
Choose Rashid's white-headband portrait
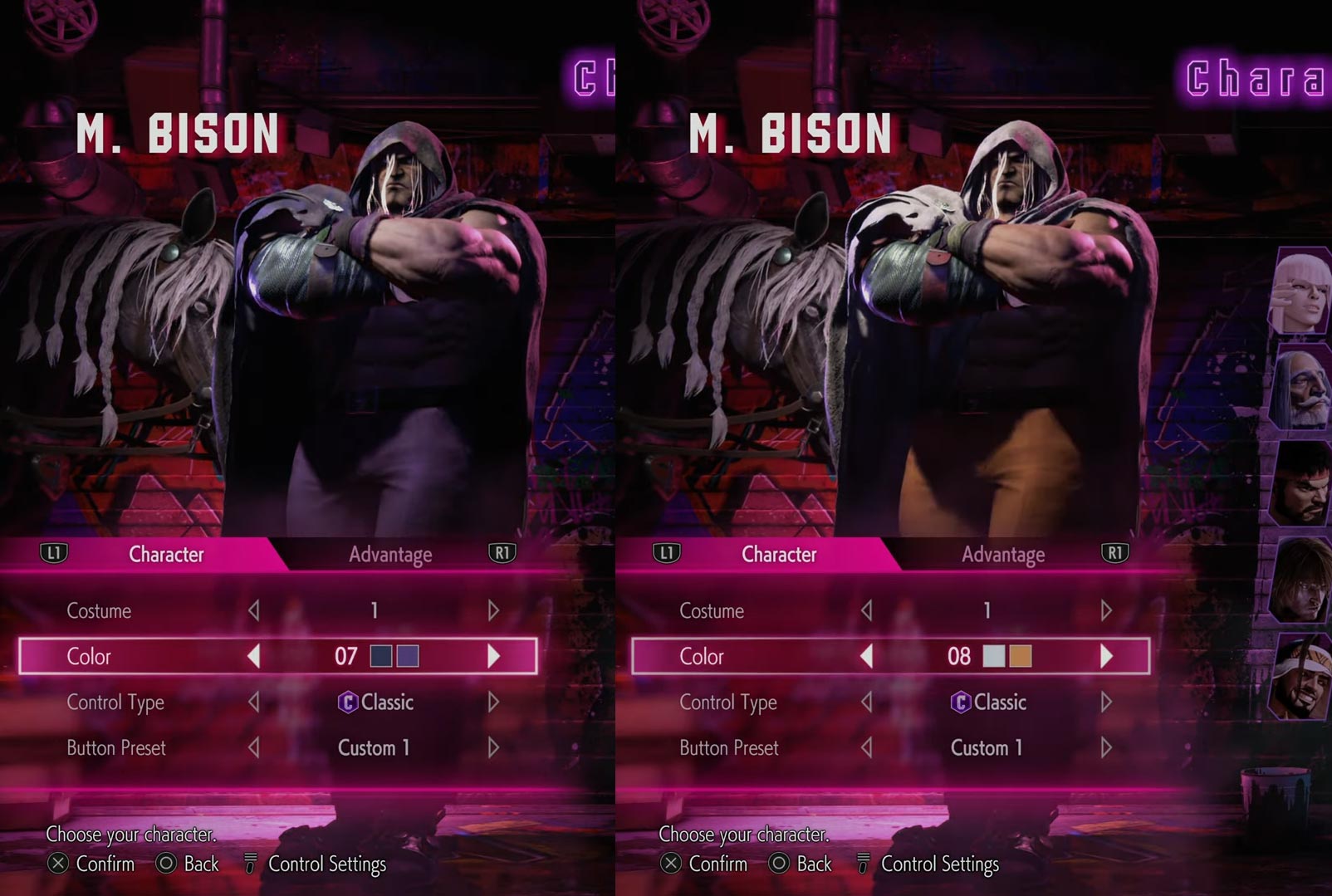tap(1300, 677)
